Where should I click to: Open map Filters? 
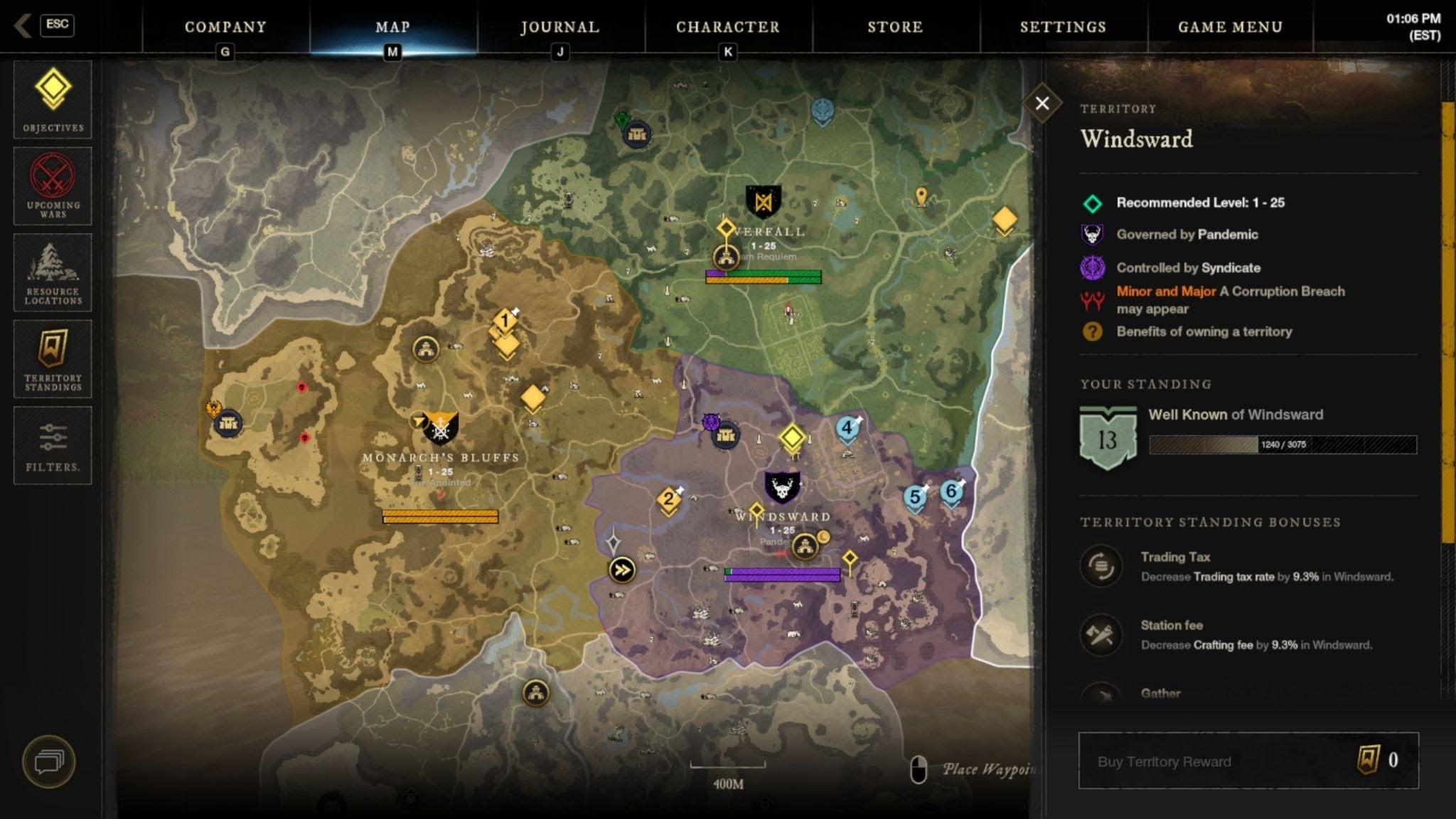pos(53,445)
